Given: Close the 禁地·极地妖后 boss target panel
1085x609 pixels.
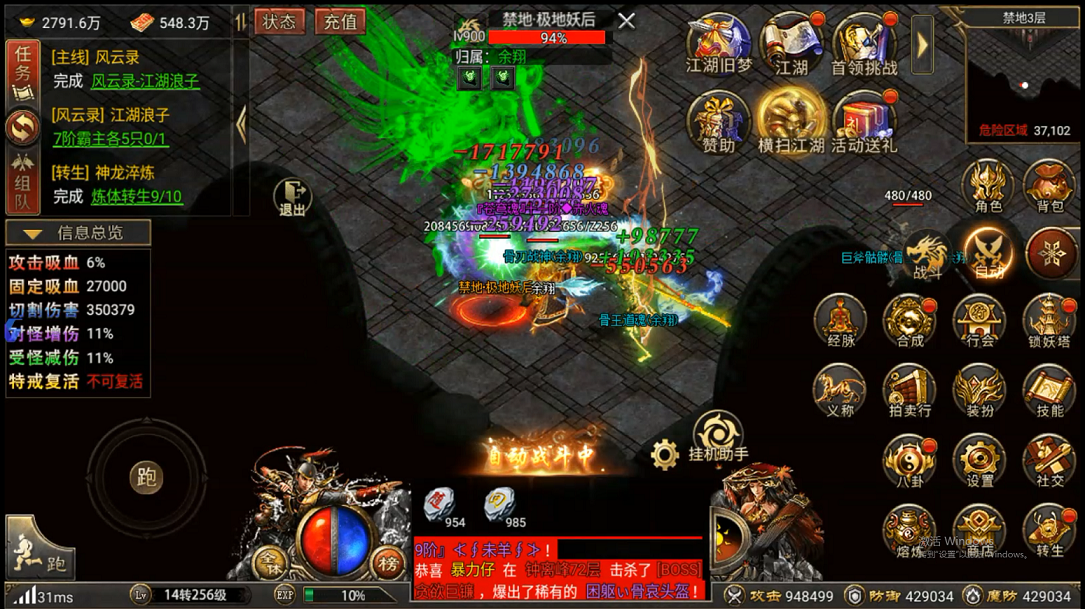Looking at the screenshot, I should pyautogui.click(x=626, y=20).
